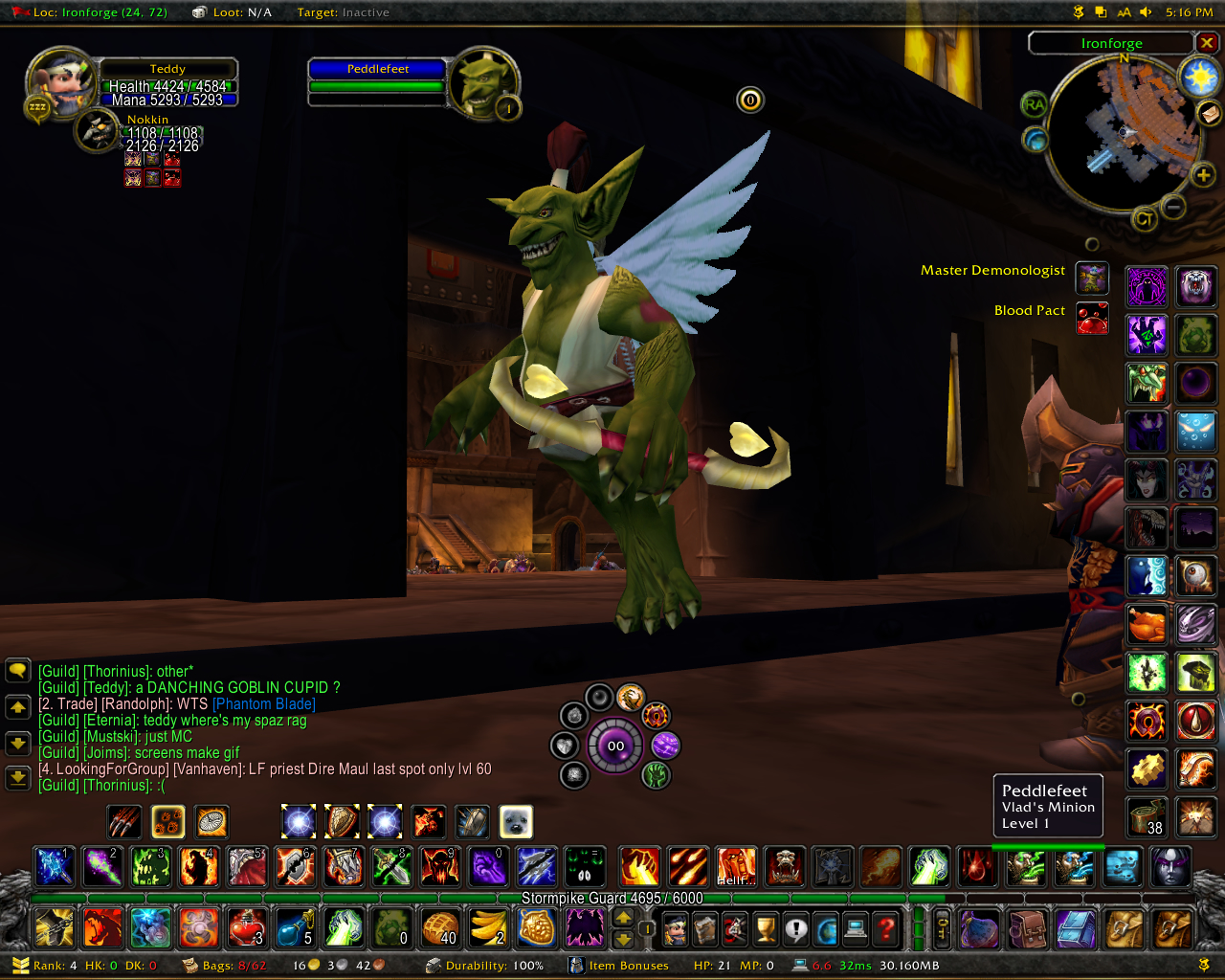Zoom in the minimap with the plus button
The image size is (1225, 980).
1203,174
